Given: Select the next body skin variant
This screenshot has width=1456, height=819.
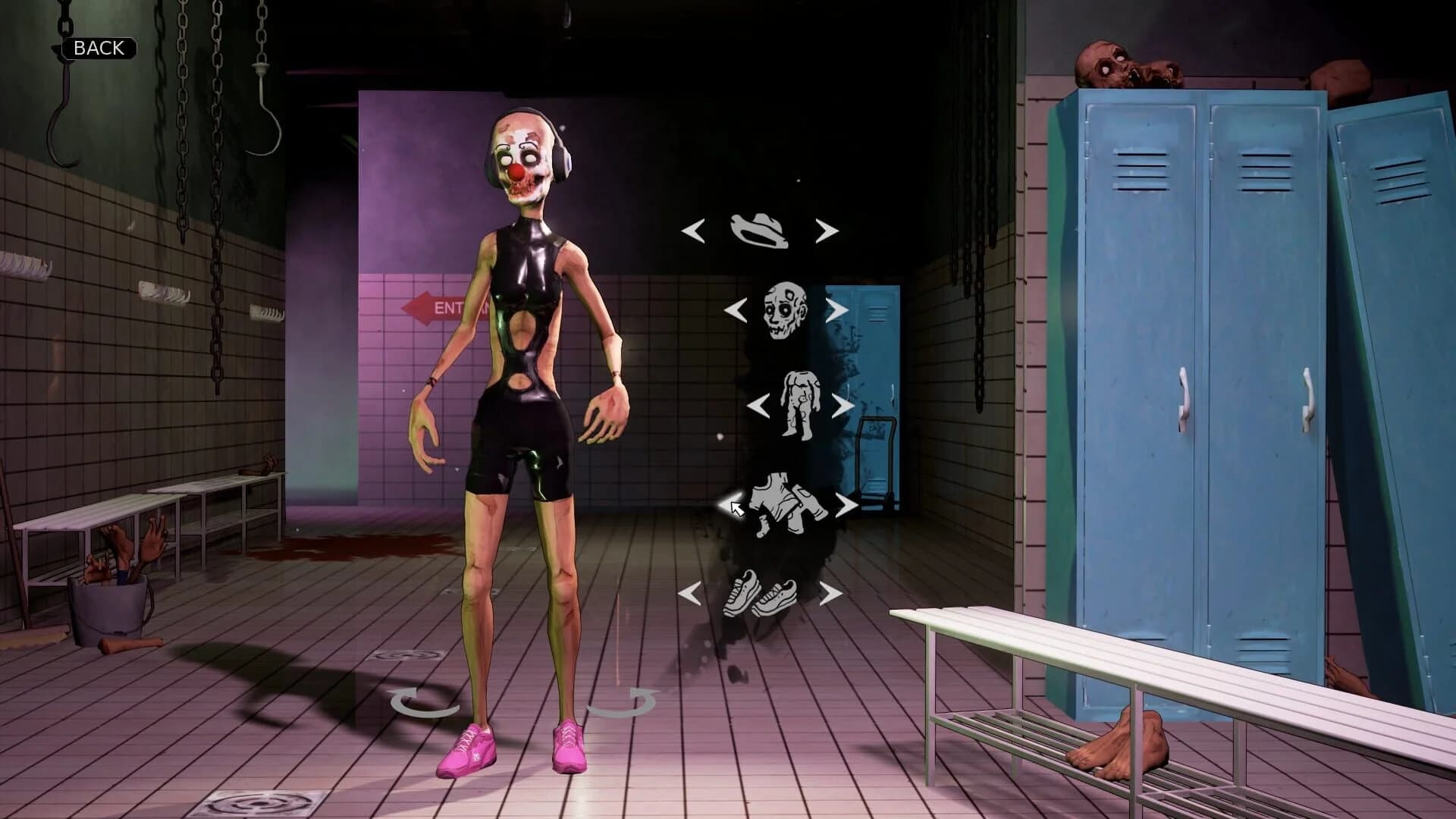Looking at the screenshot, I should point(844,405).
